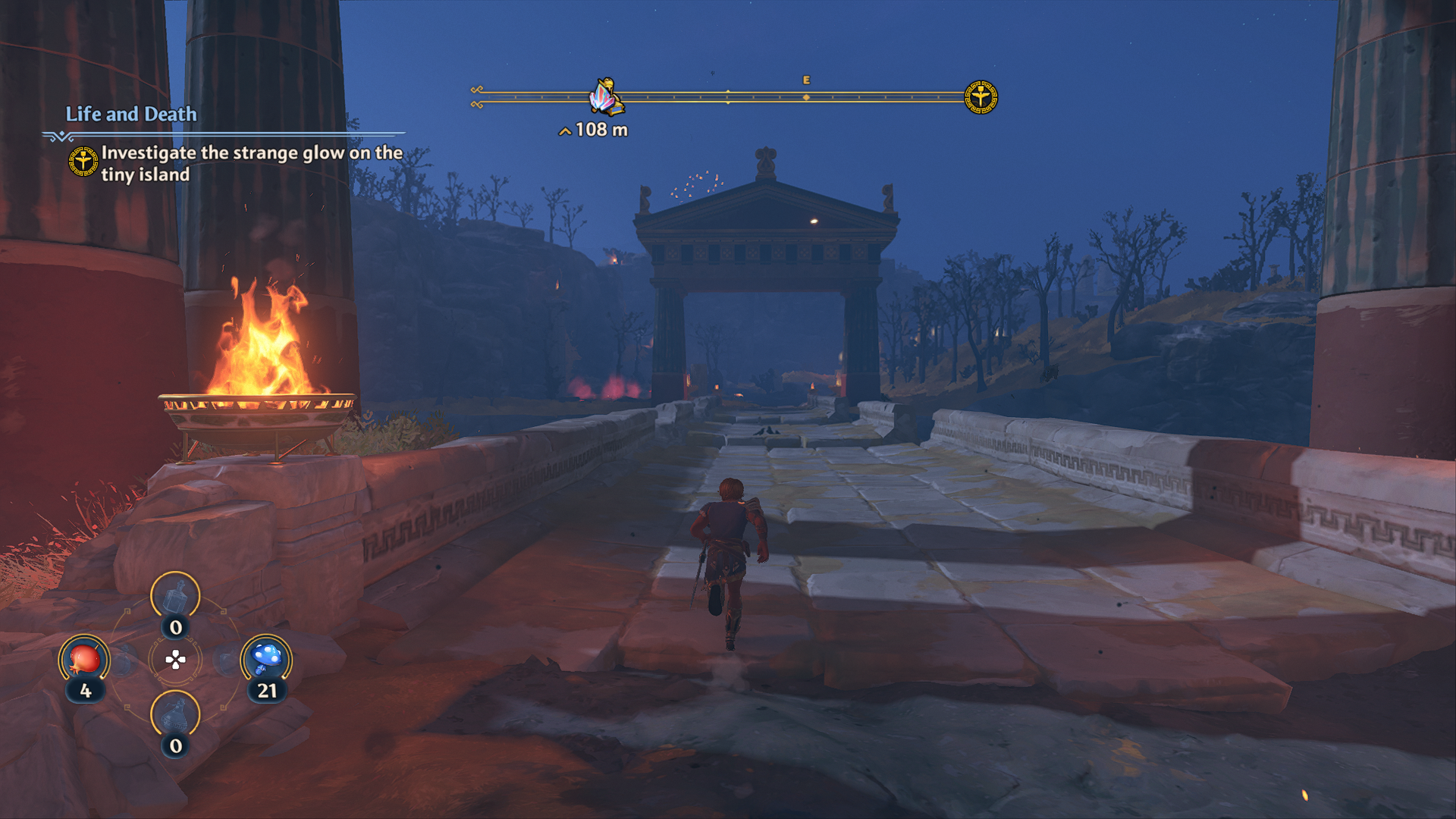This screenshot has width=1456, height=819.
Task: Select the pomegranate health item slot
Action: coord(84,661)
